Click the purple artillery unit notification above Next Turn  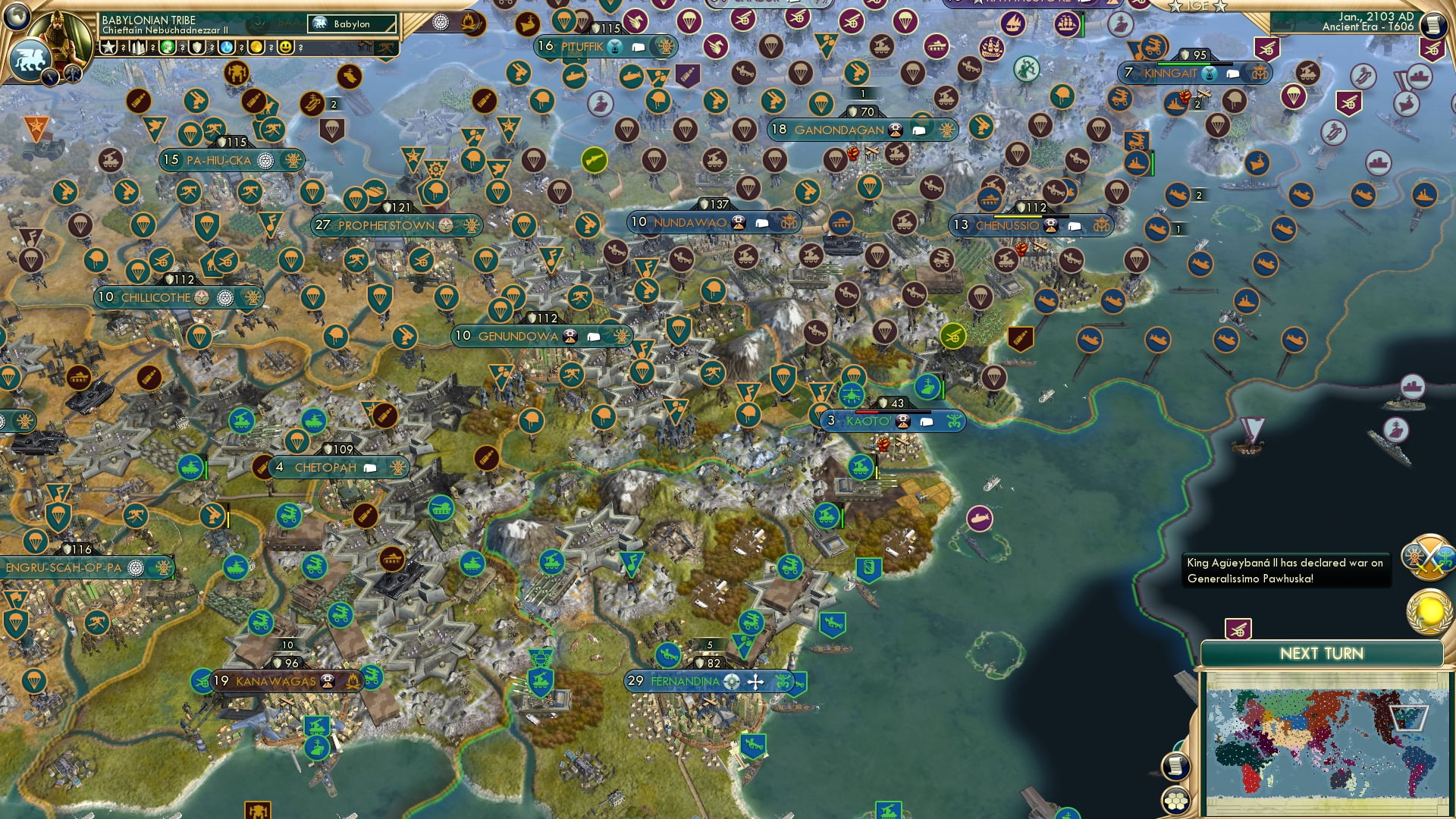1238,628
